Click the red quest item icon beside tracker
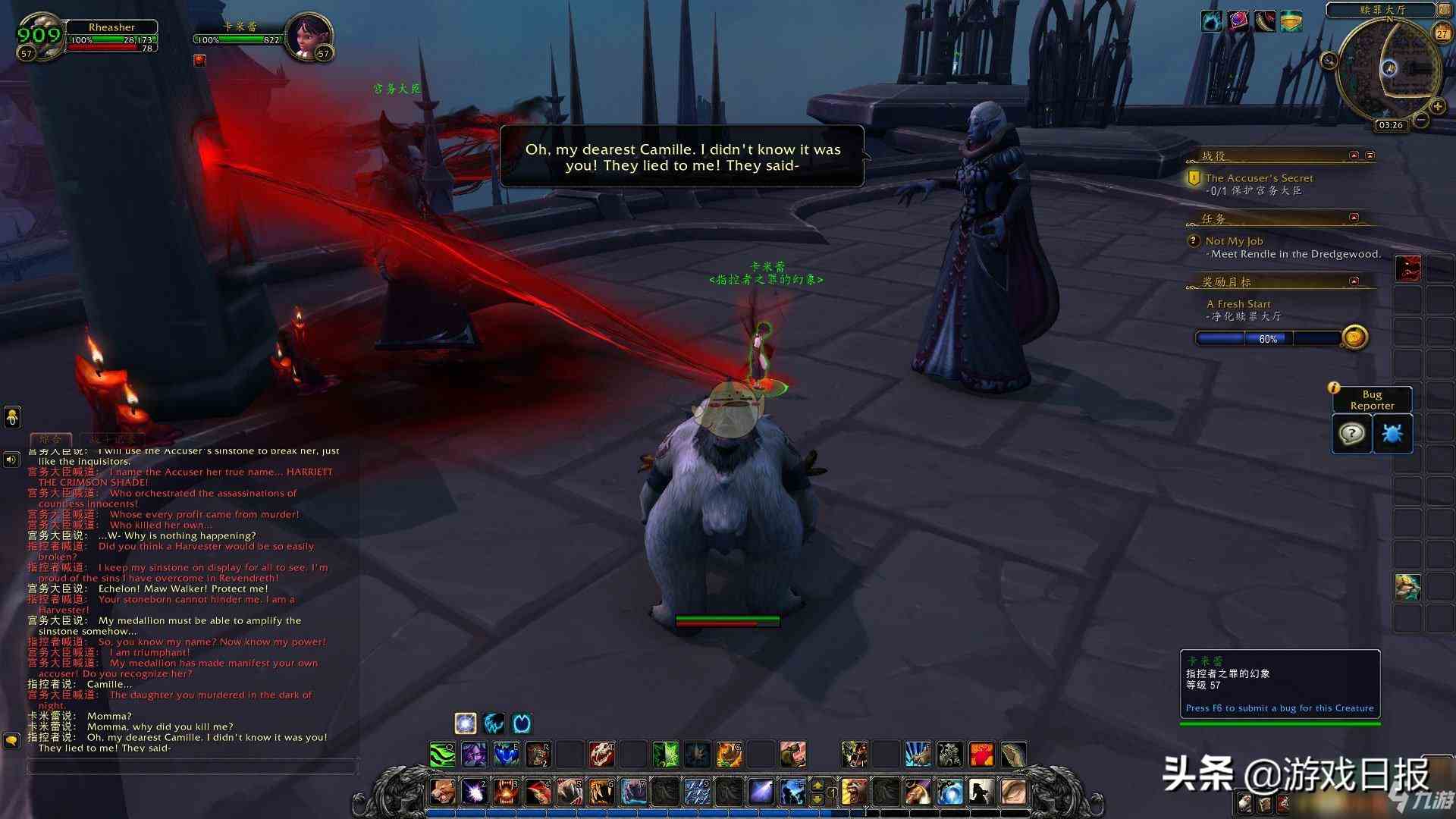 tap(1407, 268)
